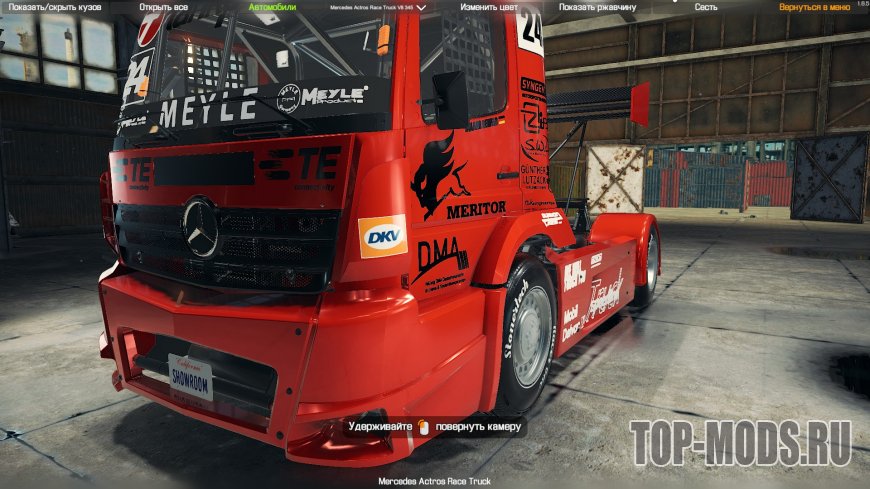Select the Сесть option
This screenshot has height=489, width=870.
pos(706,7)
